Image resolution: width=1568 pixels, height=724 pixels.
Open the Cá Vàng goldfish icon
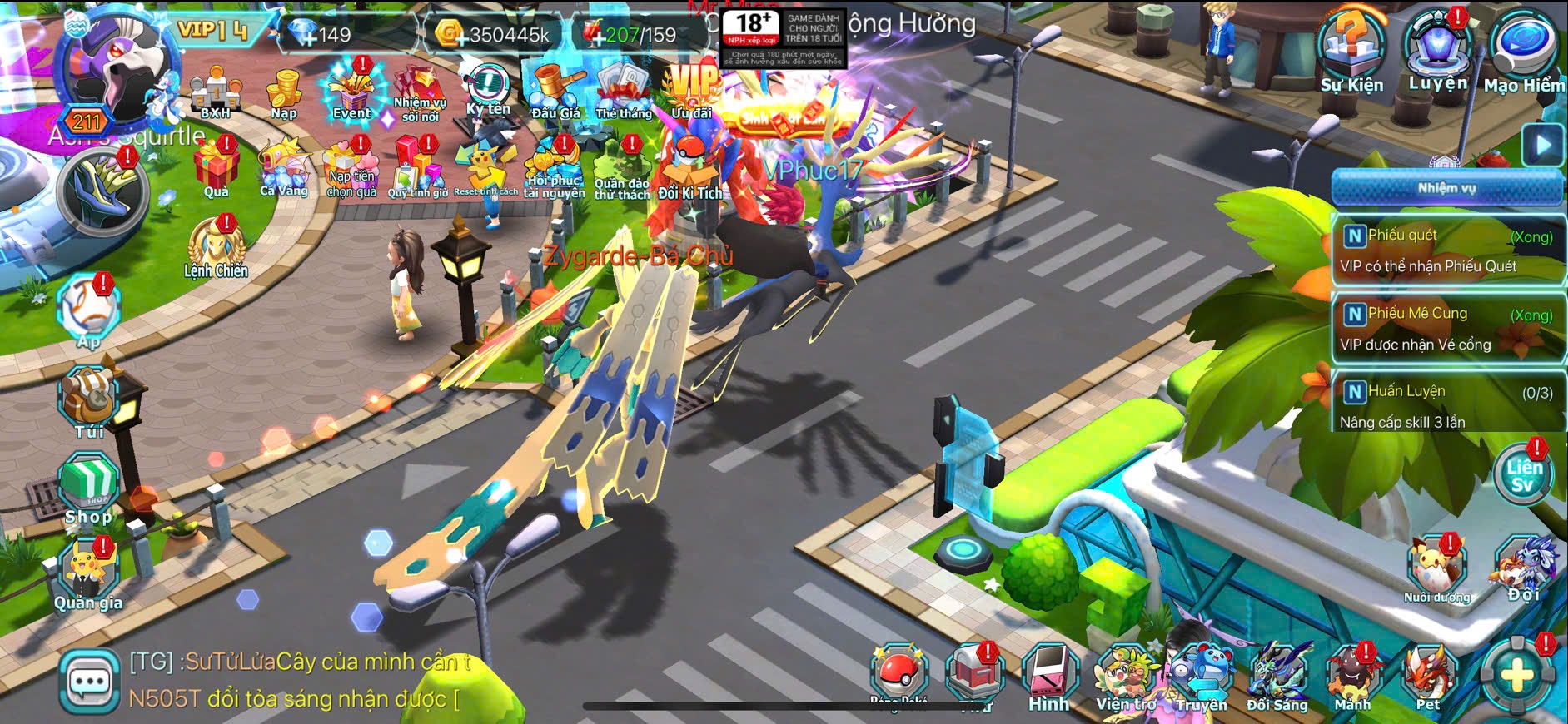tap(284, 170)
